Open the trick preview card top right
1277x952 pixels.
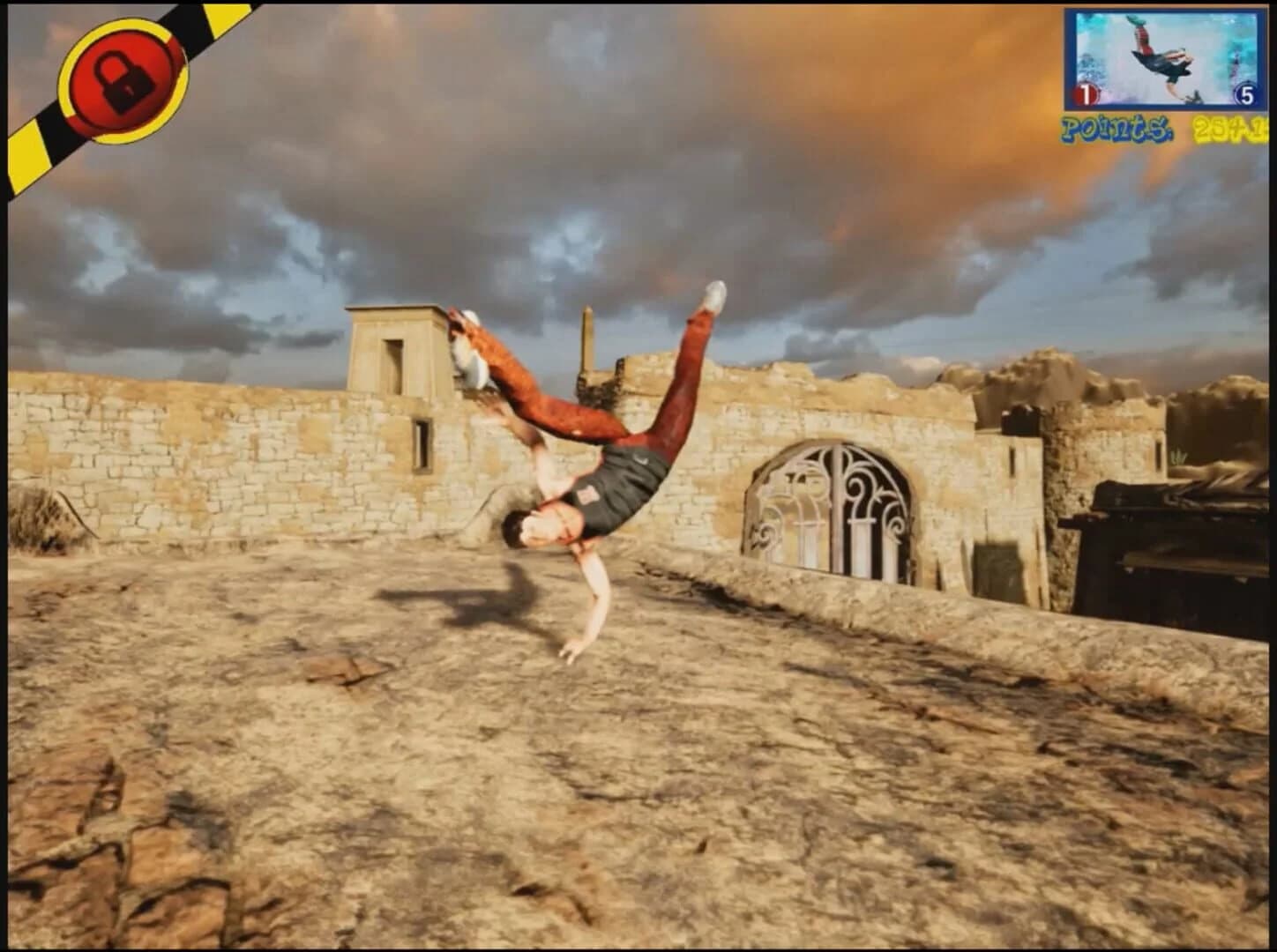point(1164,57)
